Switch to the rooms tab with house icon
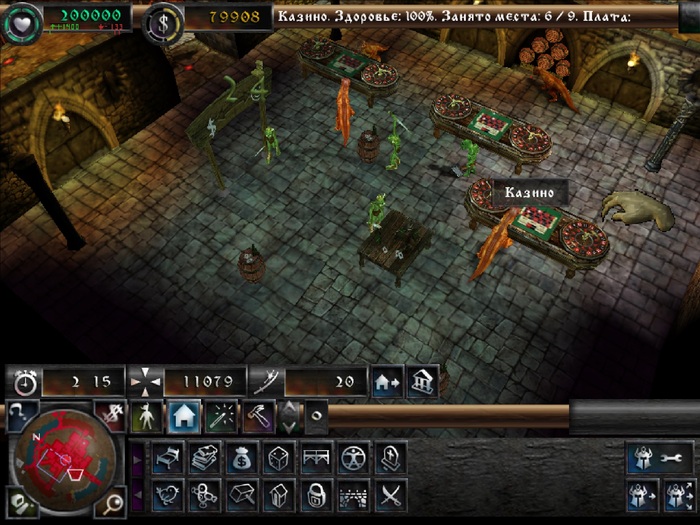This screenshot has width=700, height=525. click(x=183, y=415)
